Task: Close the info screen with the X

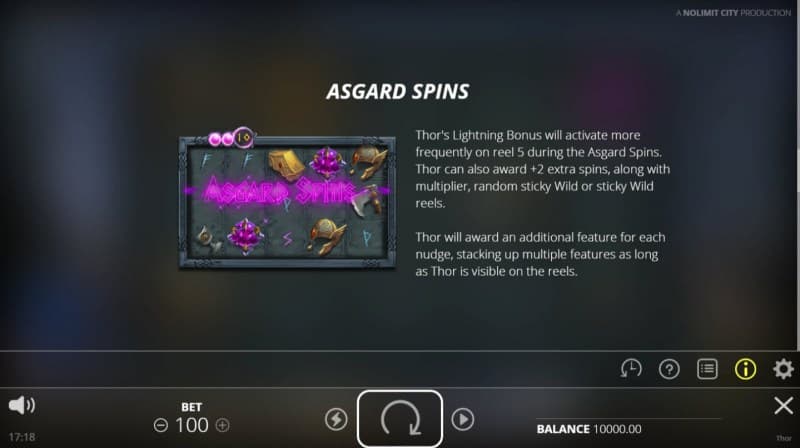Action: click(784, 405)
